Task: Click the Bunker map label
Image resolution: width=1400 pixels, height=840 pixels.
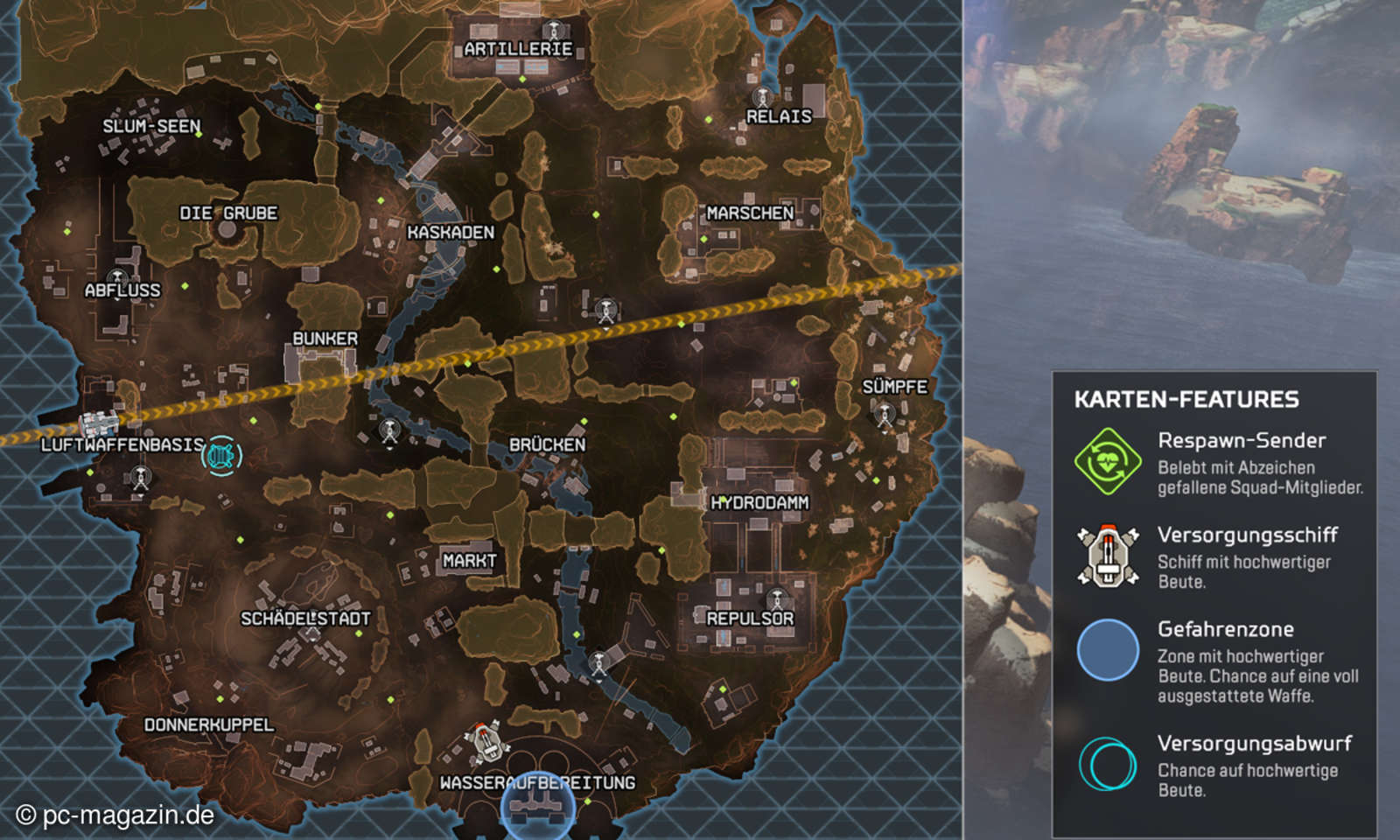Action: (325, 339)
